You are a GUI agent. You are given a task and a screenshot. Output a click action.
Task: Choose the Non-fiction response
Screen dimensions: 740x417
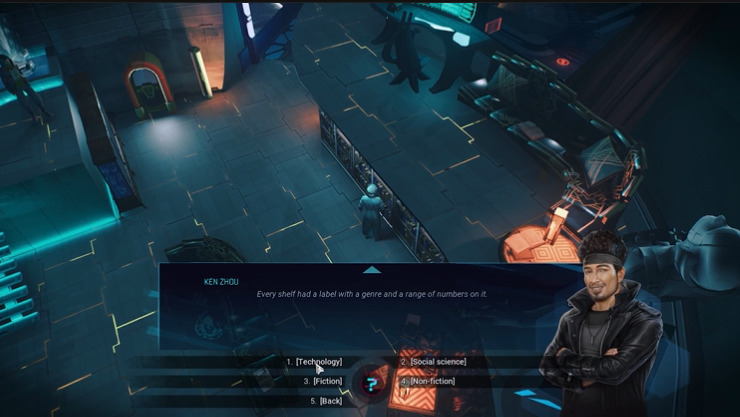[432, 381]
